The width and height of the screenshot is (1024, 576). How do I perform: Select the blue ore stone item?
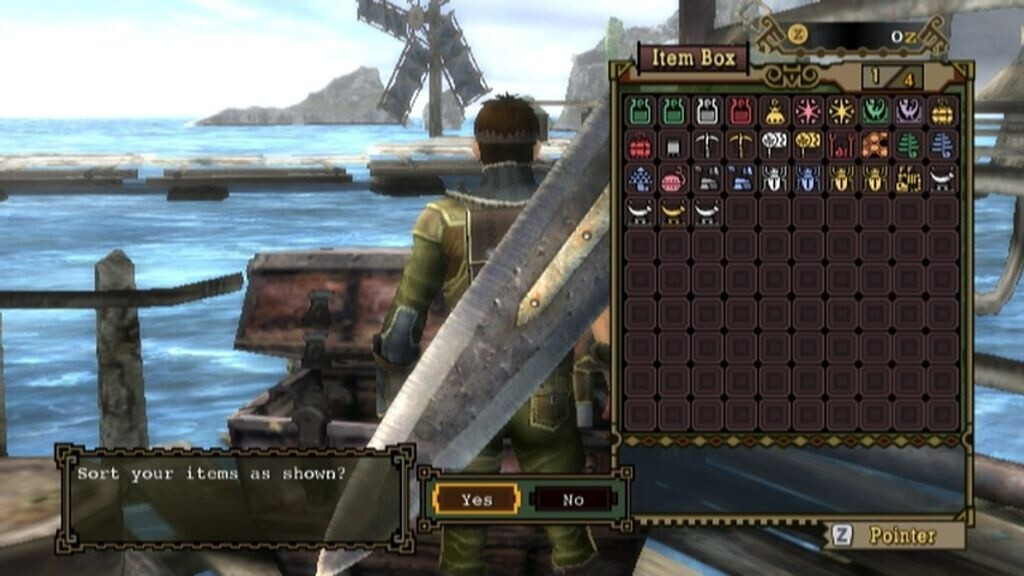point(741,179)
